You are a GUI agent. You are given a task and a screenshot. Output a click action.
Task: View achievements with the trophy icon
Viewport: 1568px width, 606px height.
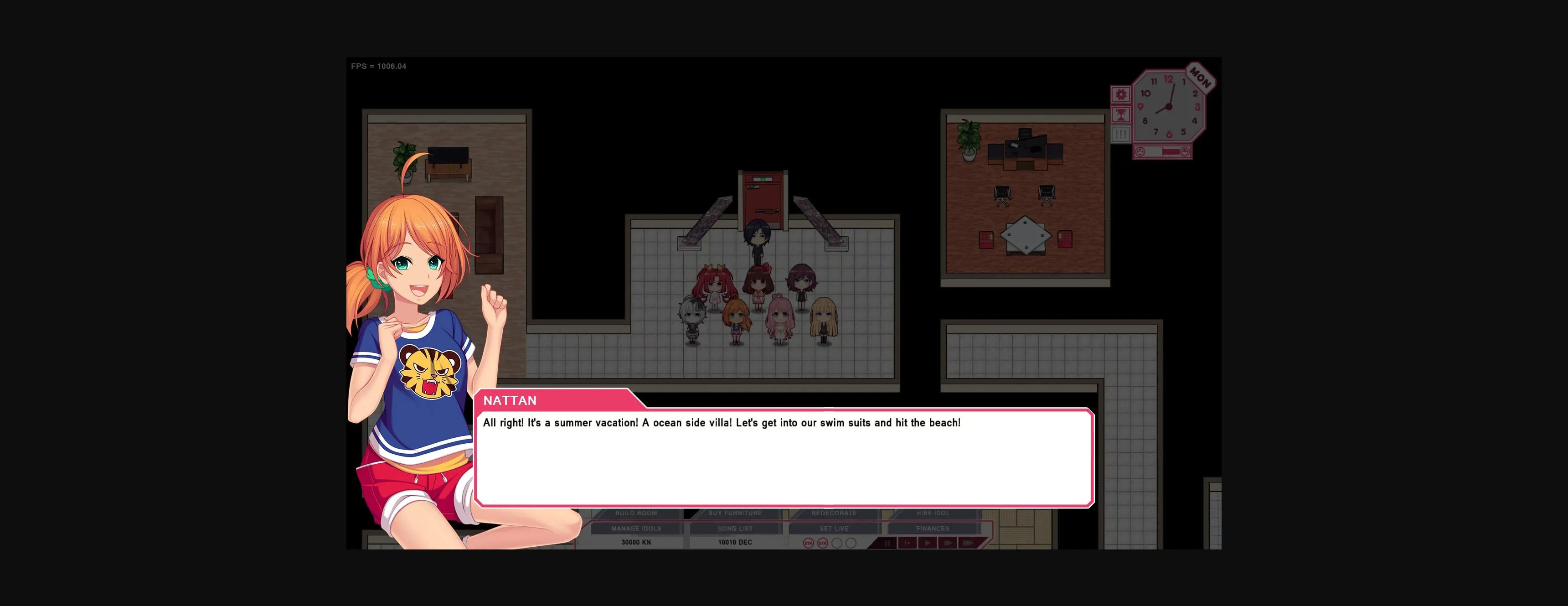(x=1121, y=115)
